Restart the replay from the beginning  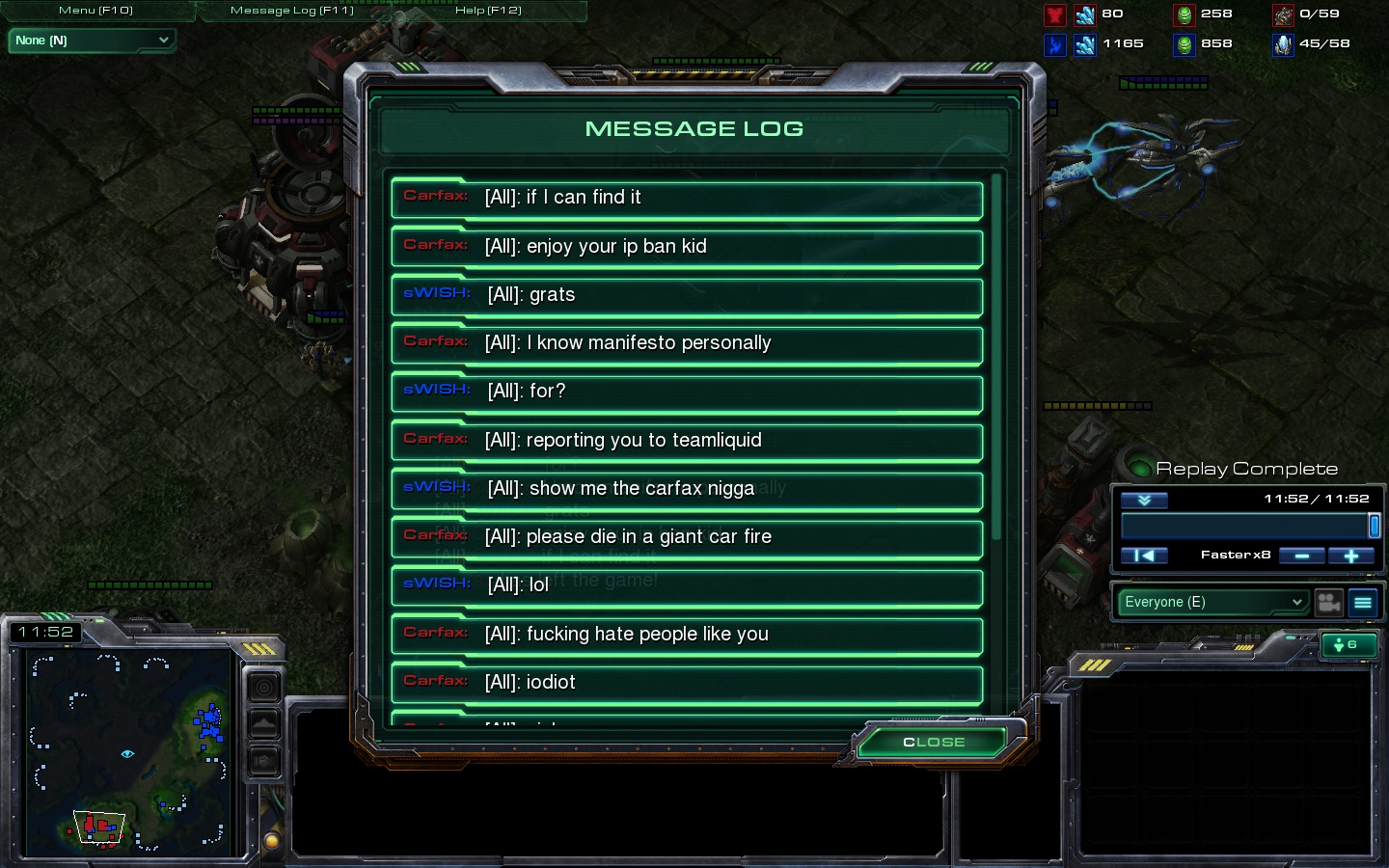pyautogui.click(x=1144, y=556)
